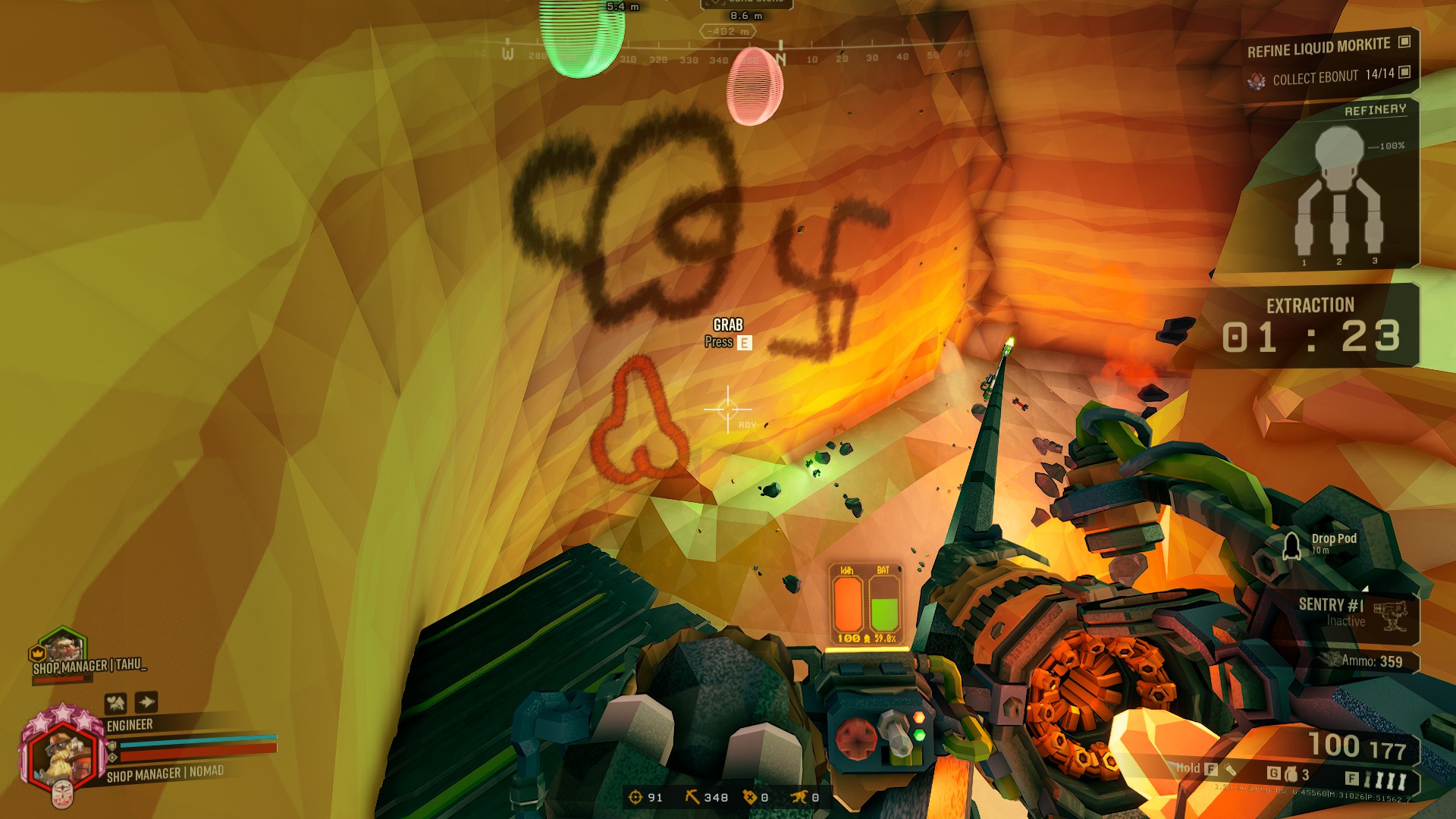
Task: Click the Sentry #1 turret icon
Action: point(1389,615)
